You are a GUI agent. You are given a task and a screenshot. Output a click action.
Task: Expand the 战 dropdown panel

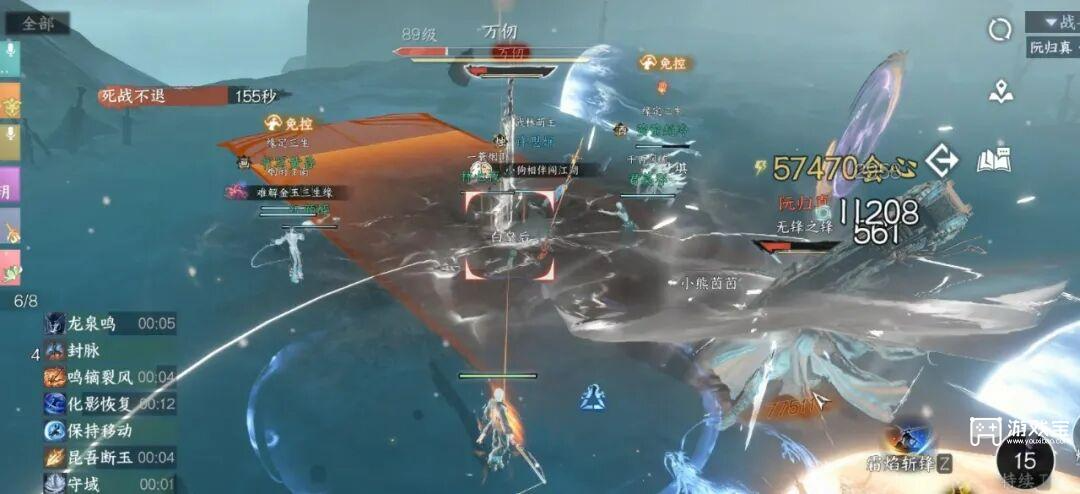point(1053,21)
